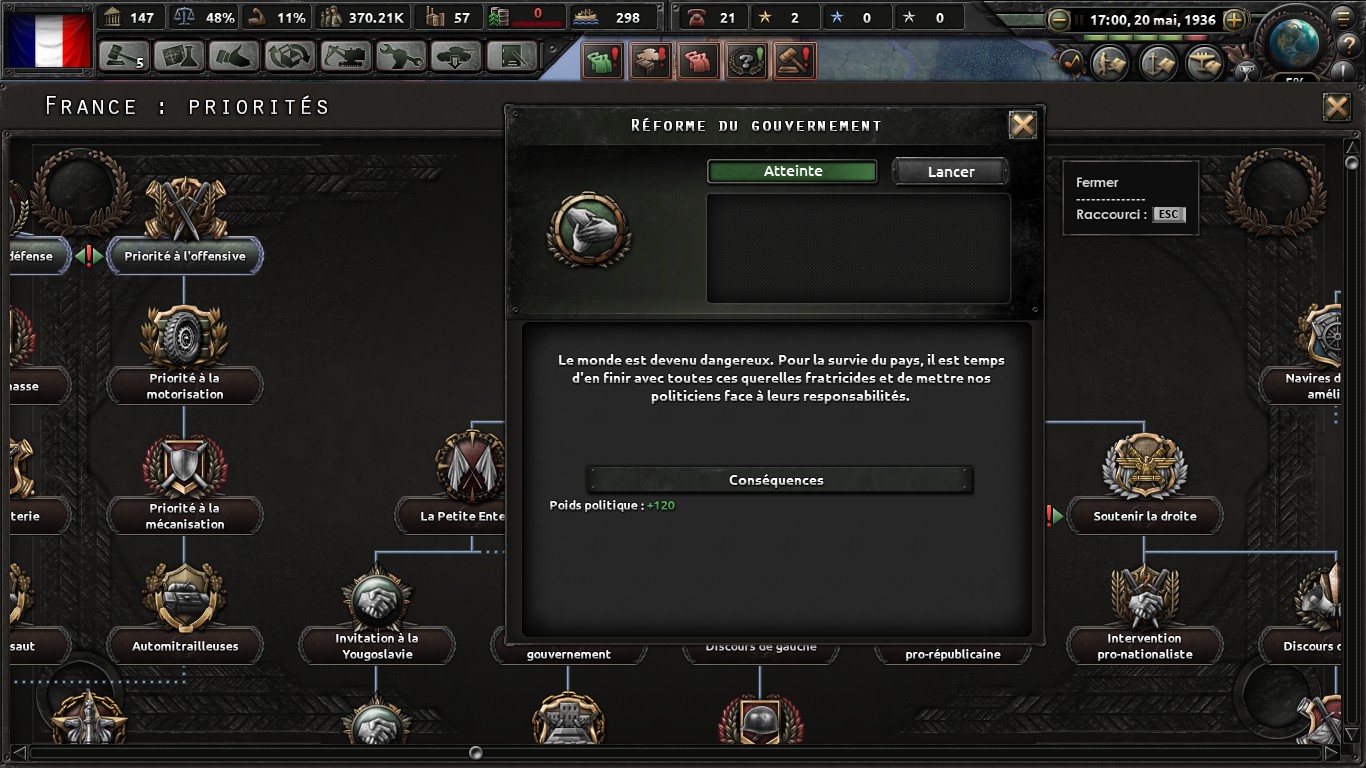The image size is (1366, 768).
Task: Select the Soutenir la droite focus
Action: [1144, 516]
